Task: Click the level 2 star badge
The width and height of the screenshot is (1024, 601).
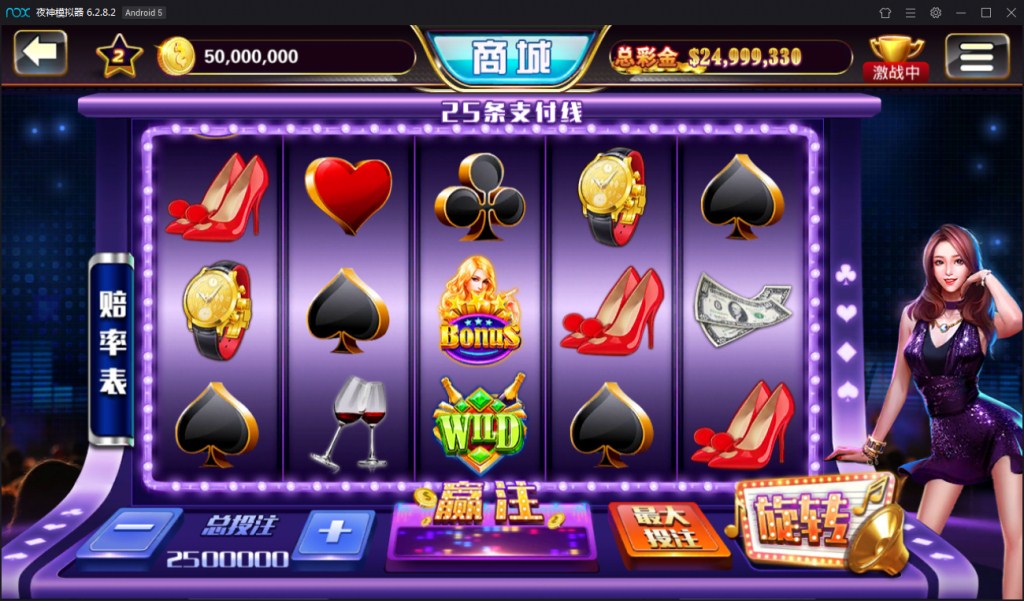Action: point(119,57)
